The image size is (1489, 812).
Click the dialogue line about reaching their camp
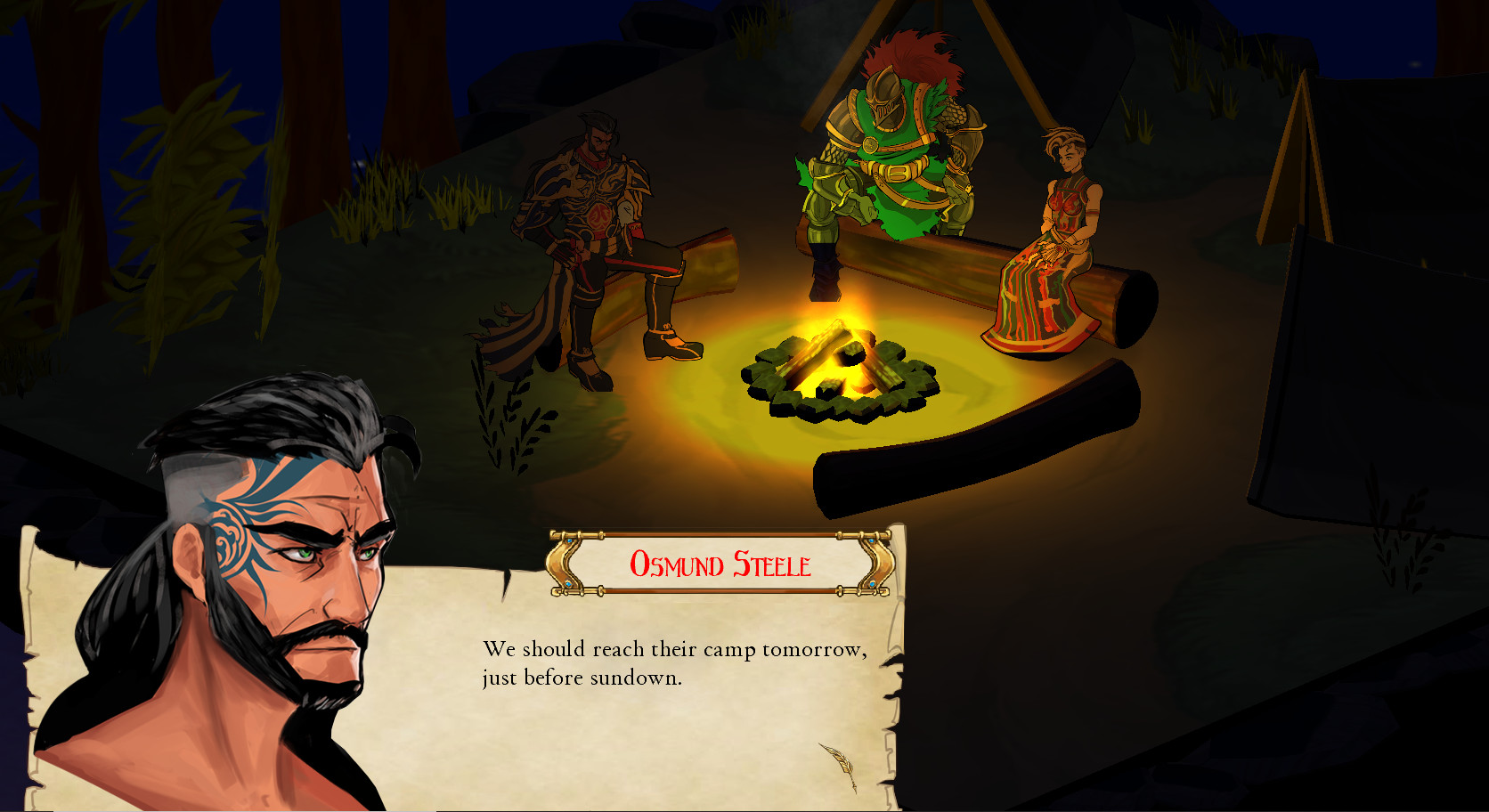[673, 650]
